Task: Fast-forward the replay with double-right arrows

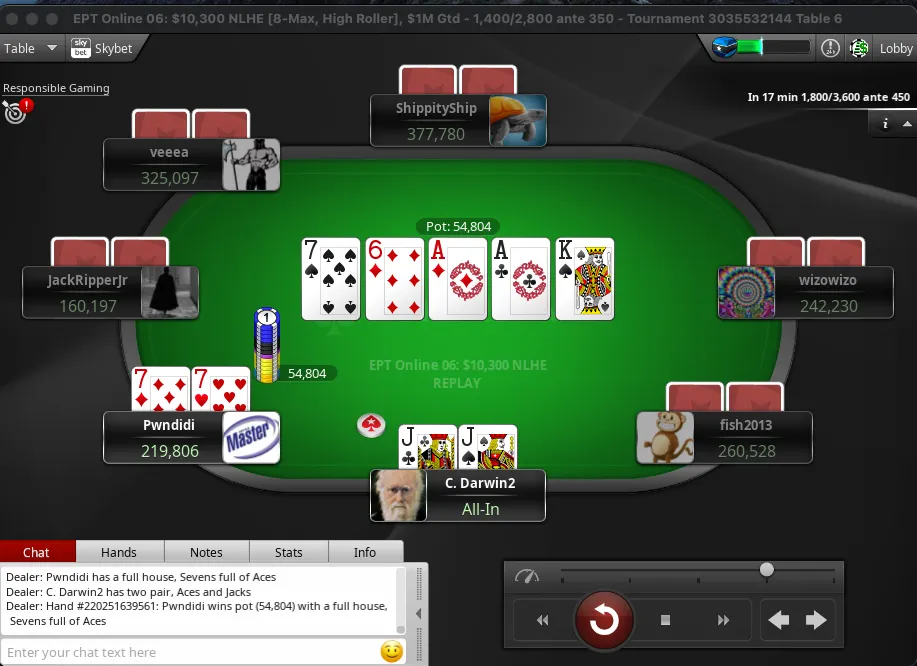Action: (x=724, y=621)
